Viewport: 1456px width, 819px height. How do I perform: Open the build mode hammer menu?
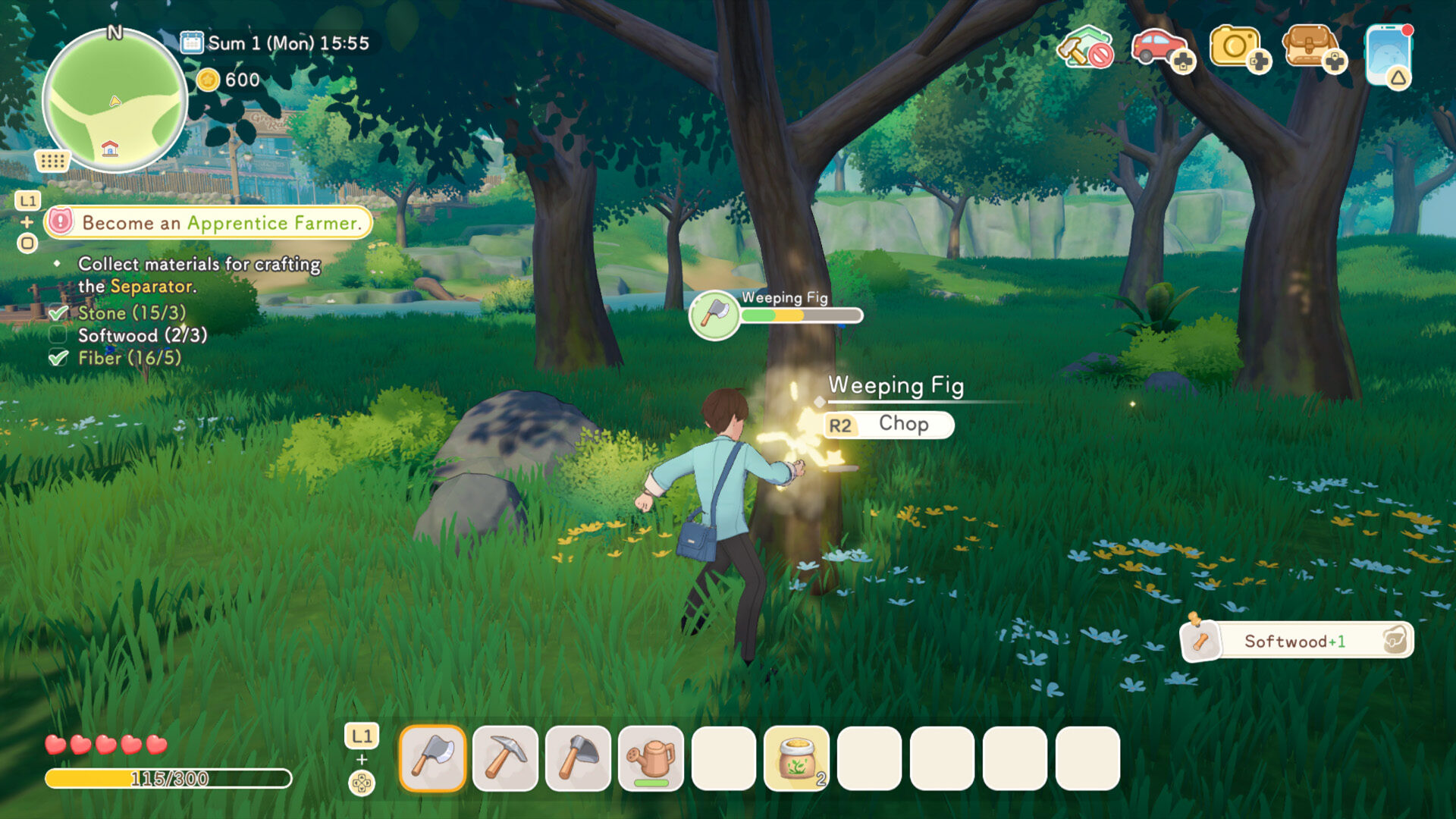click(1084, 47)
